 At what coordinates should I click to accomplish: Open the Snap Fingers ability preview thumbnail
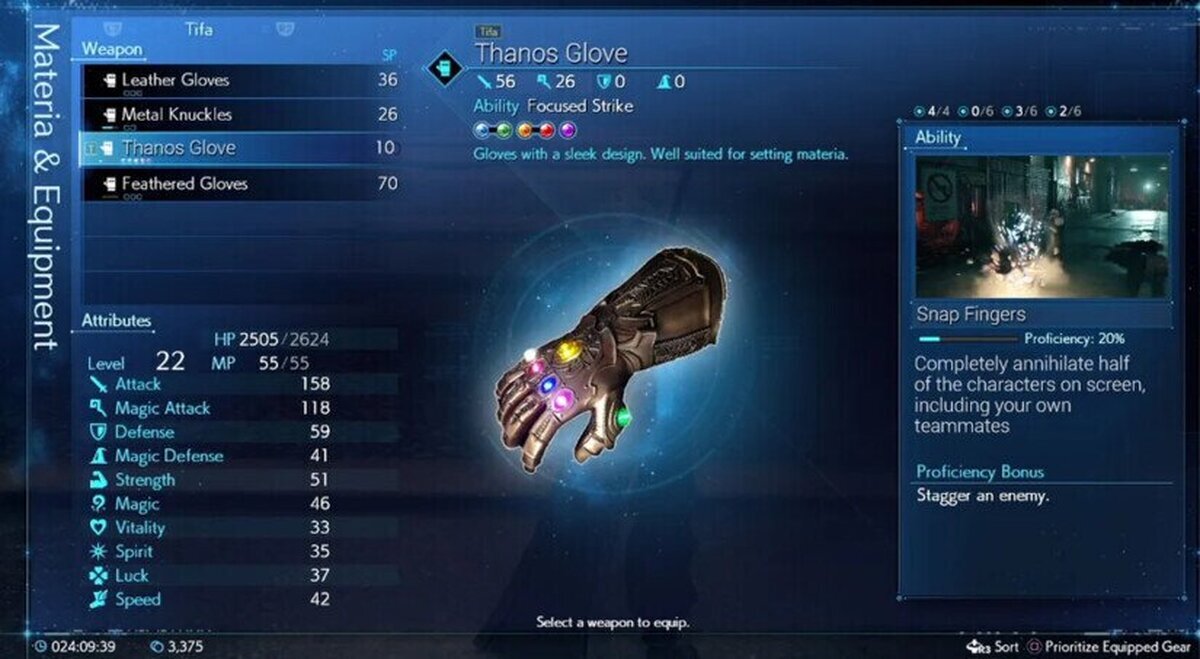(x=1043, y=226)
